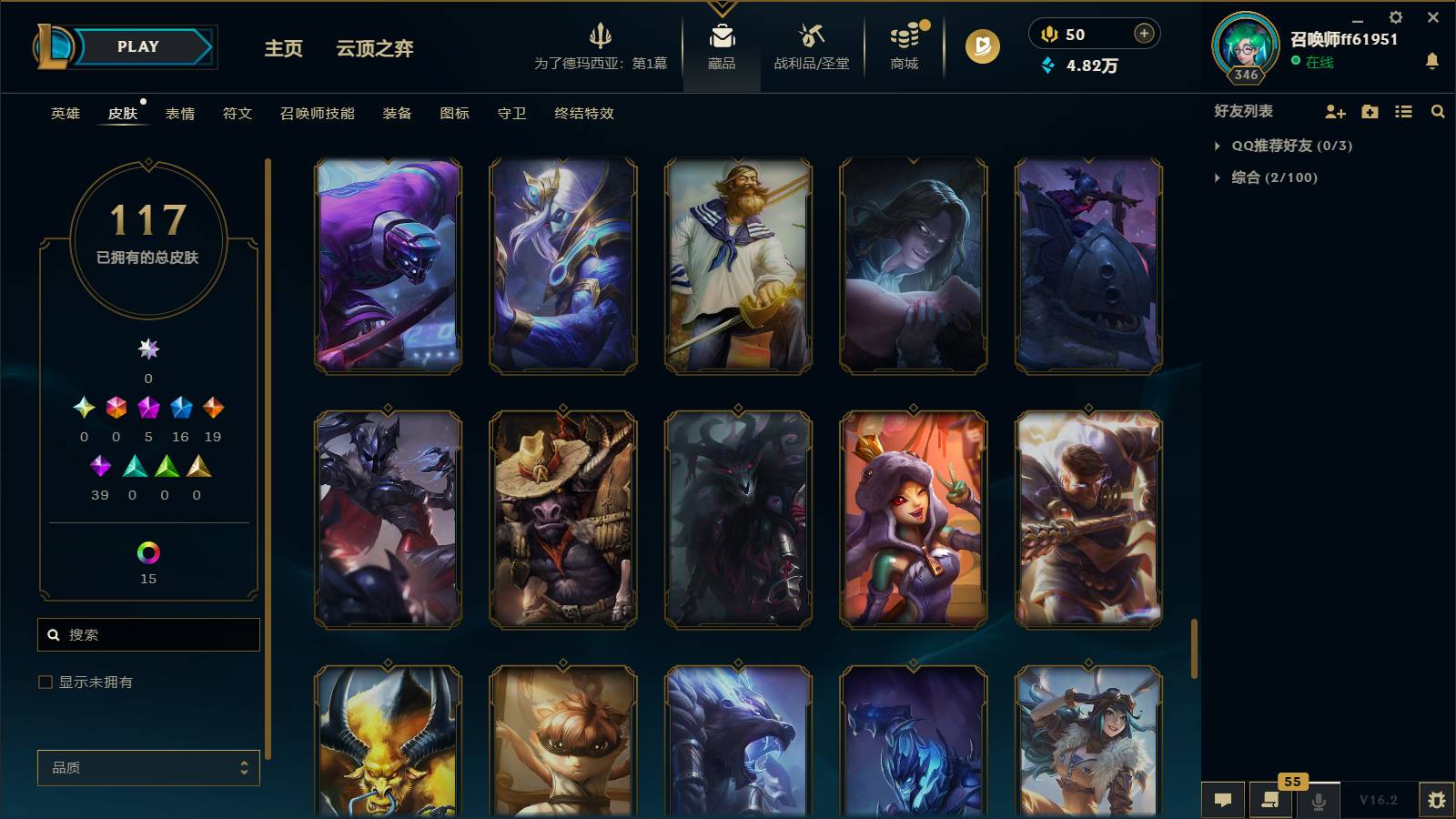Click the add friend icon in friends panel
1456x819 pixels.
pyautogui.click(x=1334, y=111)
